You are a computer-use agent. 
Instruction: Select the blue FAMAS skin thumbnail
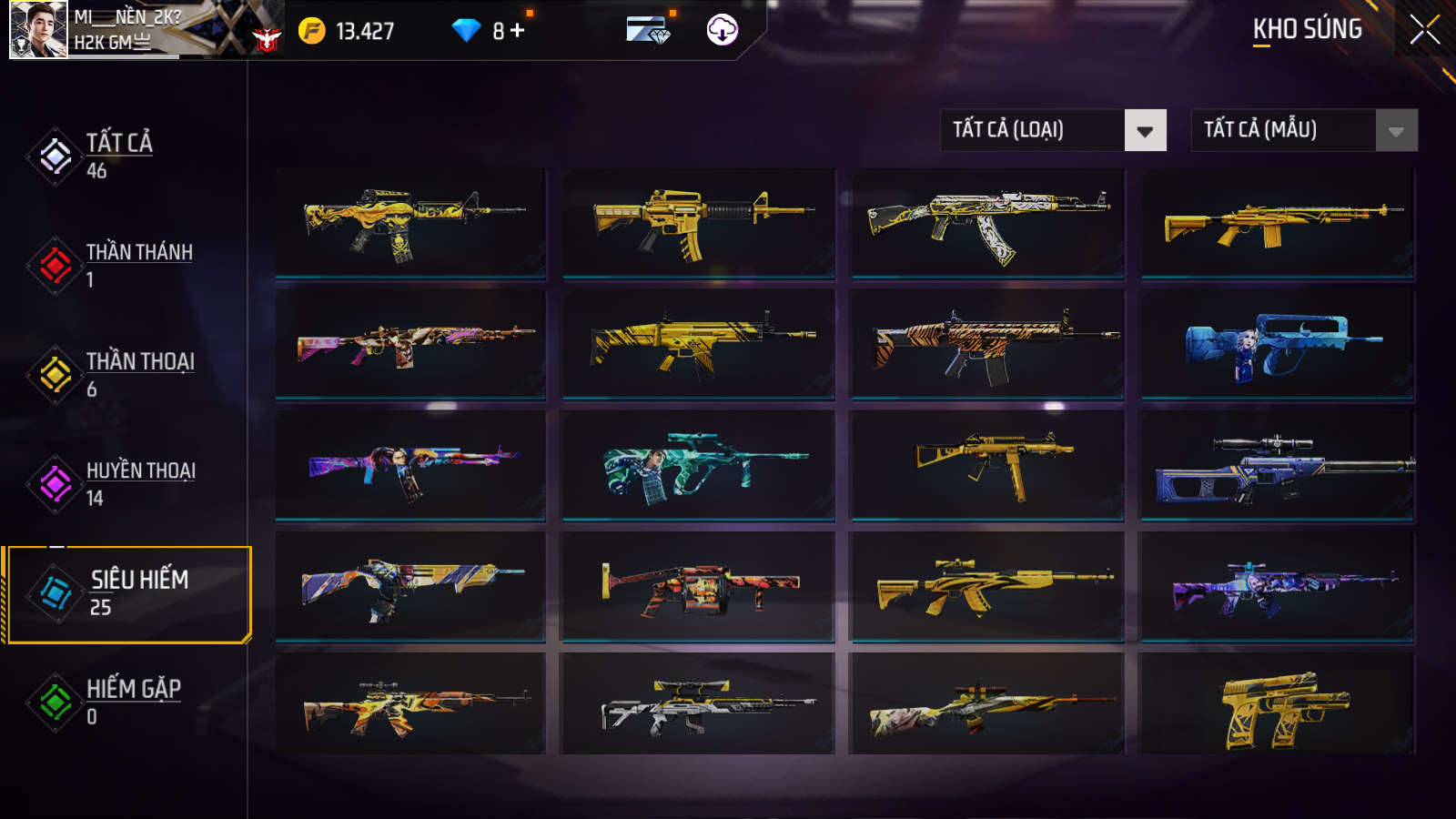click(x=1277, y=344)
